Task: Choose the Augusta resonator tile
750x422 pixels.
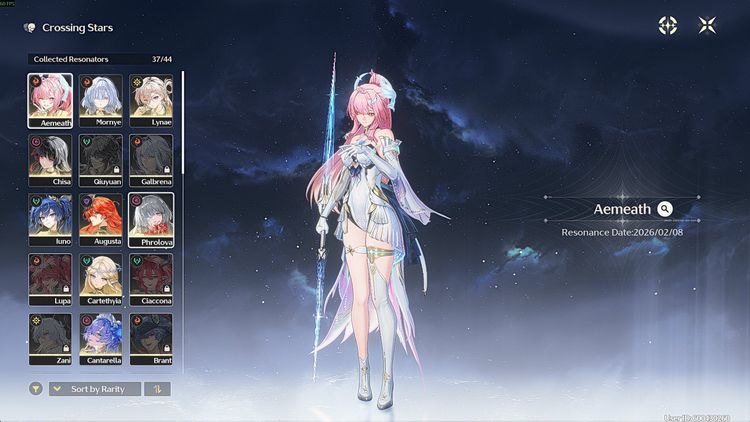Action: click(100, 220)
